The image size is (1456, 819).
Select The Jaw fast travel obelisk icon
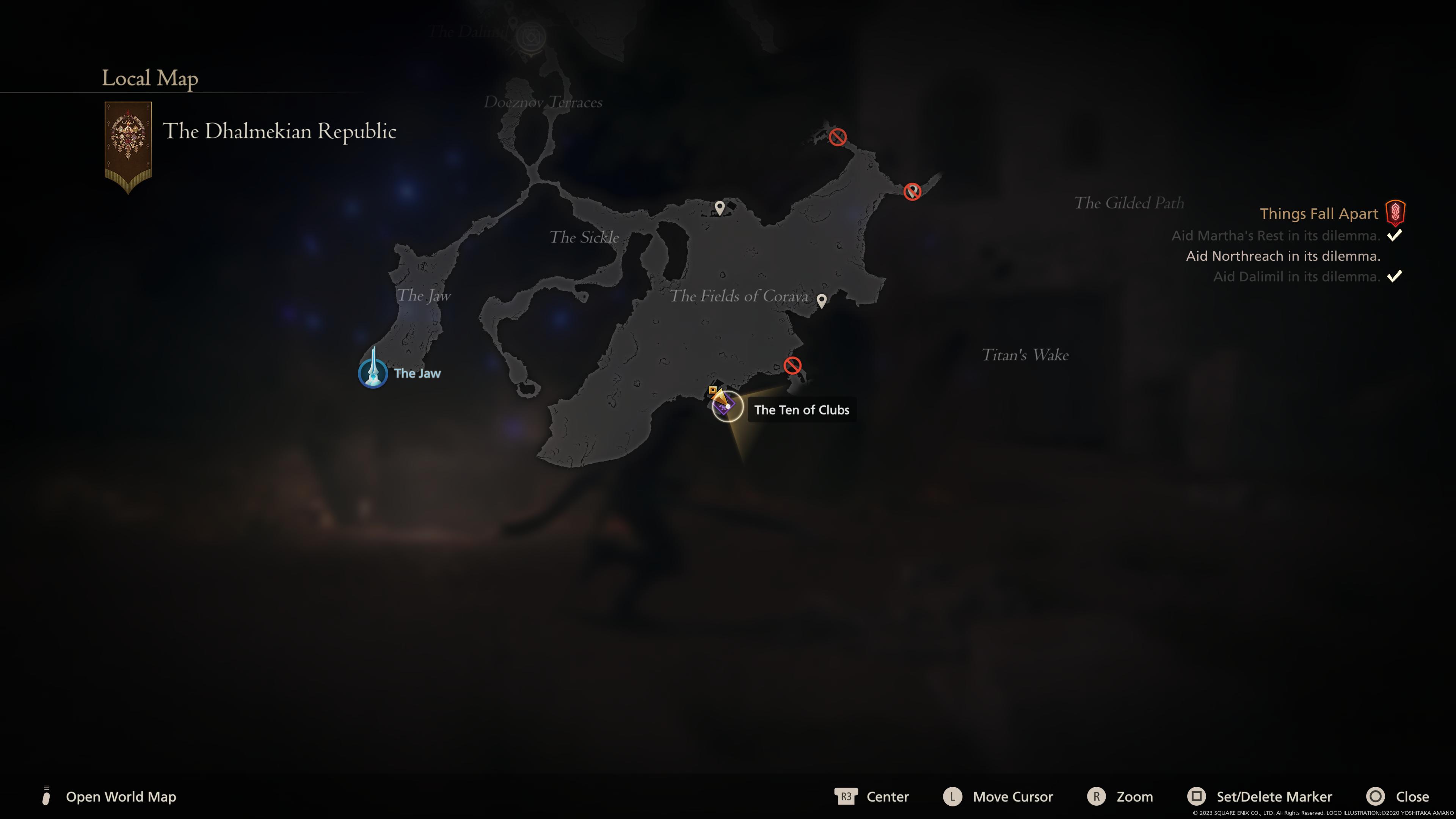(x=373, y=373)
